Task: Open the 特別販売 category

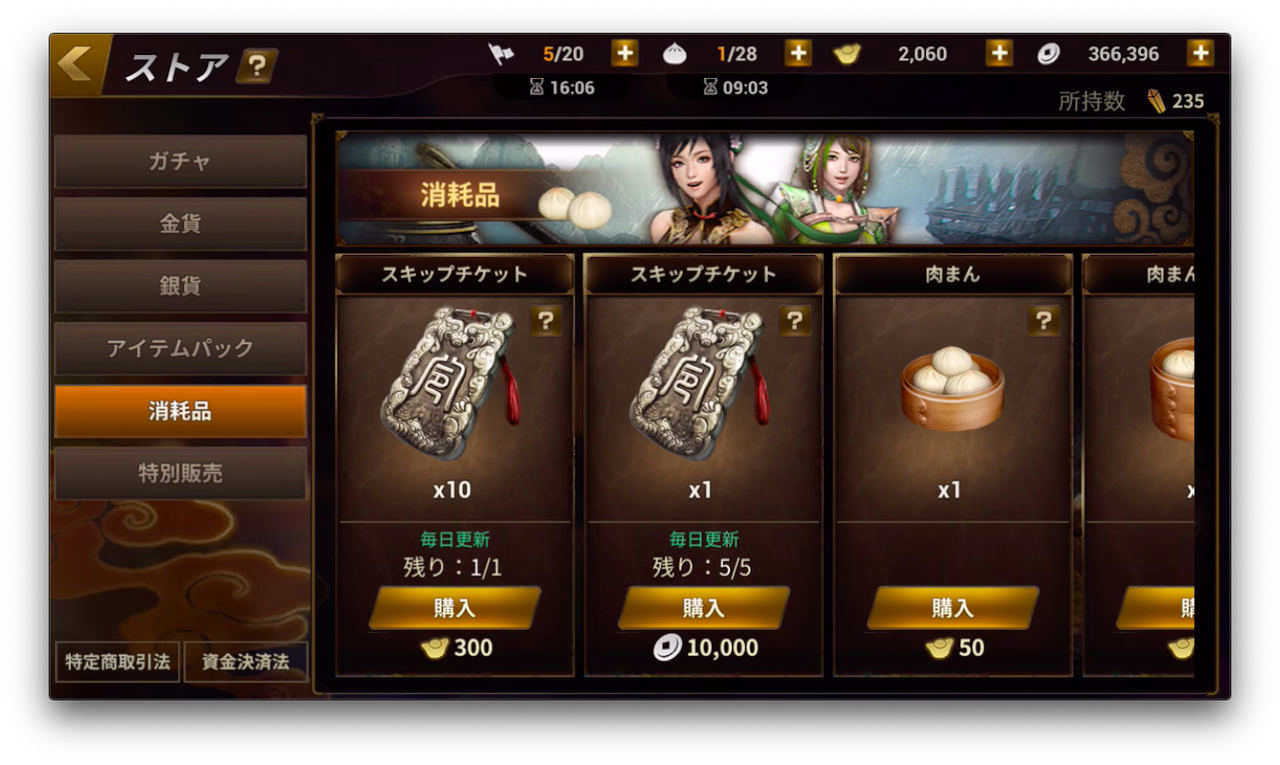Action: pyautogui.click(x=180, y=473)
